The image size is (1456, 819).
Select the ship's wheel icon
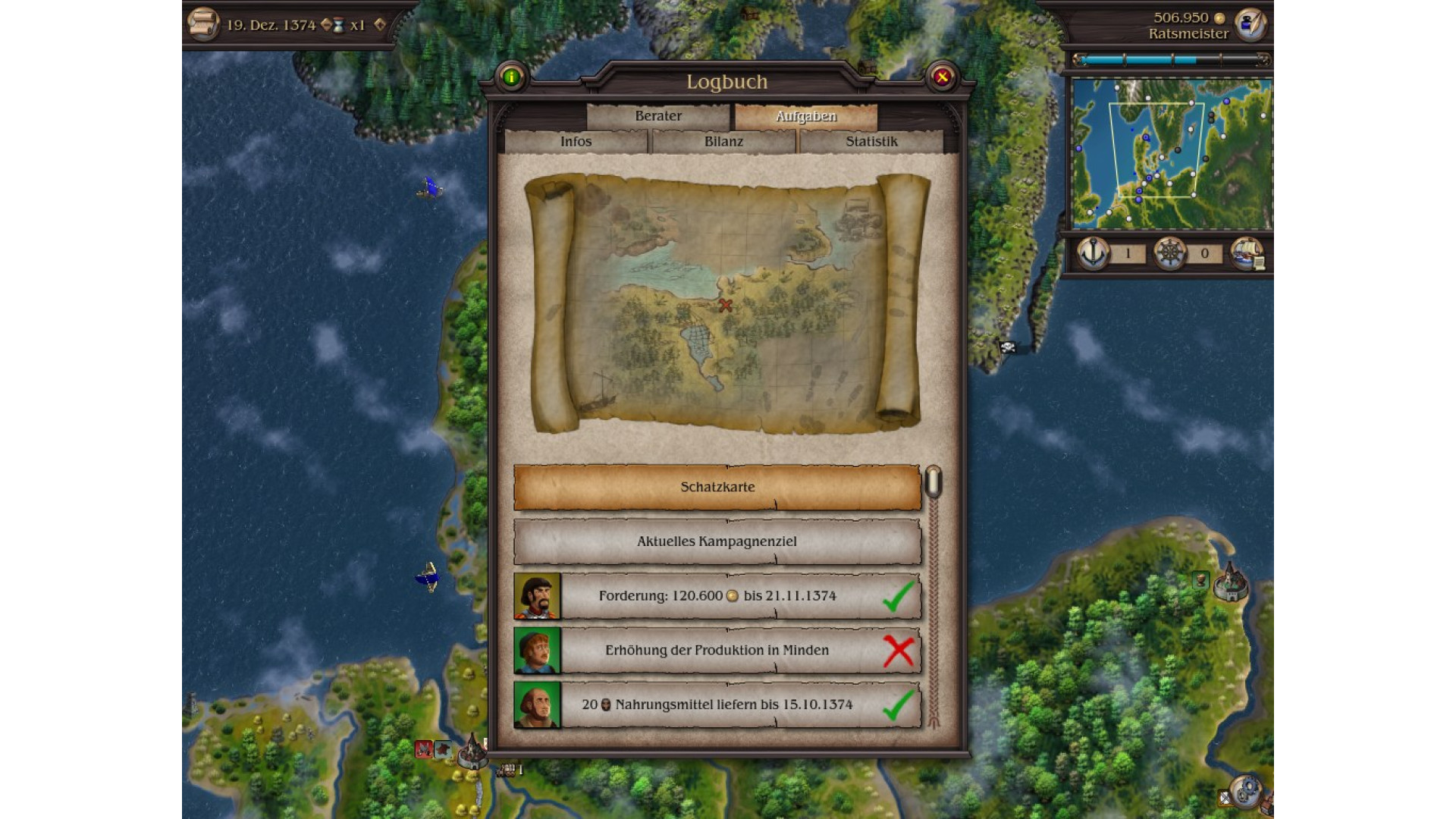(1169, 253)
